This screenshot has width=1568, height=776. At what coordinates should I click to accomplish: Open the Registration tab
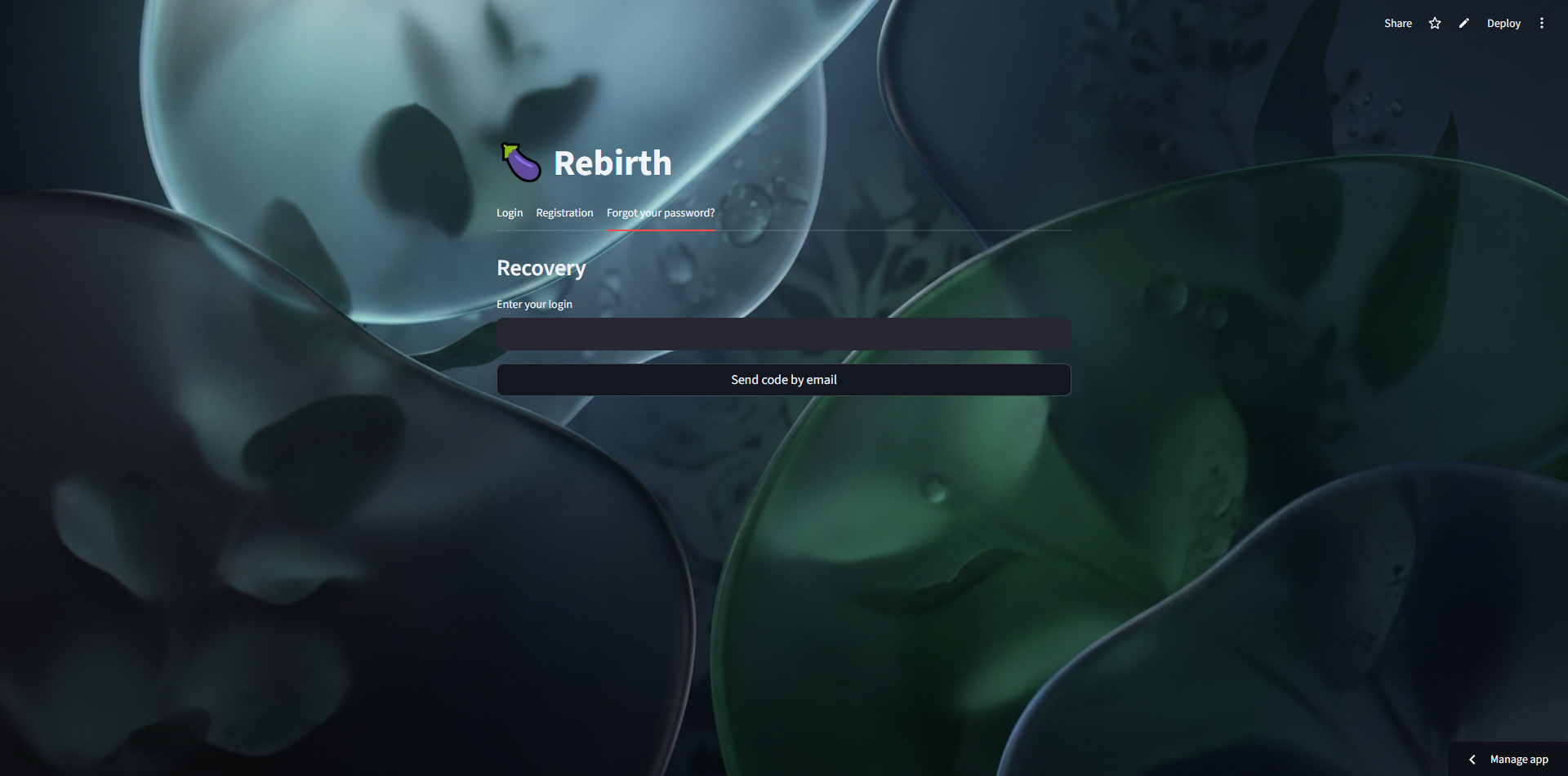point(564,212)
